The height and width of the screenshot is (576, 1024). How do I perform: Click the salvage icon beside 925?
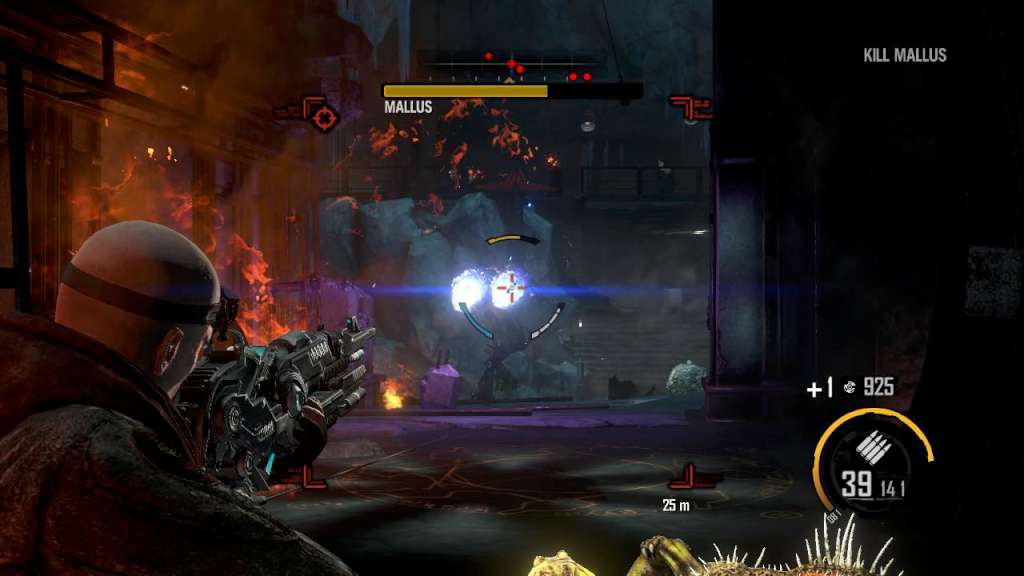[x=849, y=387]
